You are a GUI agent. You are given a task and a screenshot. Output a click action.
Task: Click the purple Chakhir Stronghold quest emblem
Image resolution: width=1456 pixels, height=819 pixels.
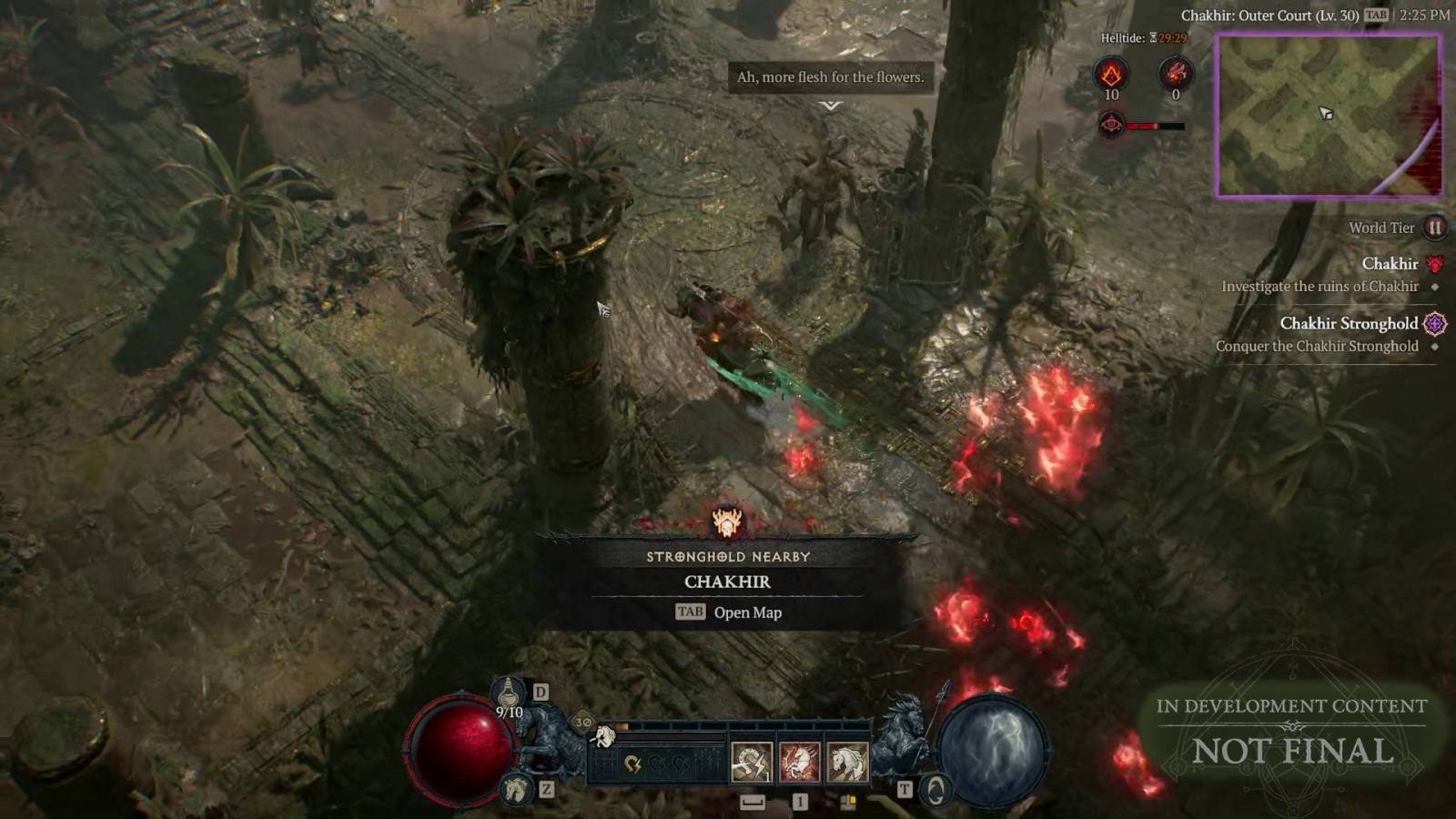pos(1436,323)
